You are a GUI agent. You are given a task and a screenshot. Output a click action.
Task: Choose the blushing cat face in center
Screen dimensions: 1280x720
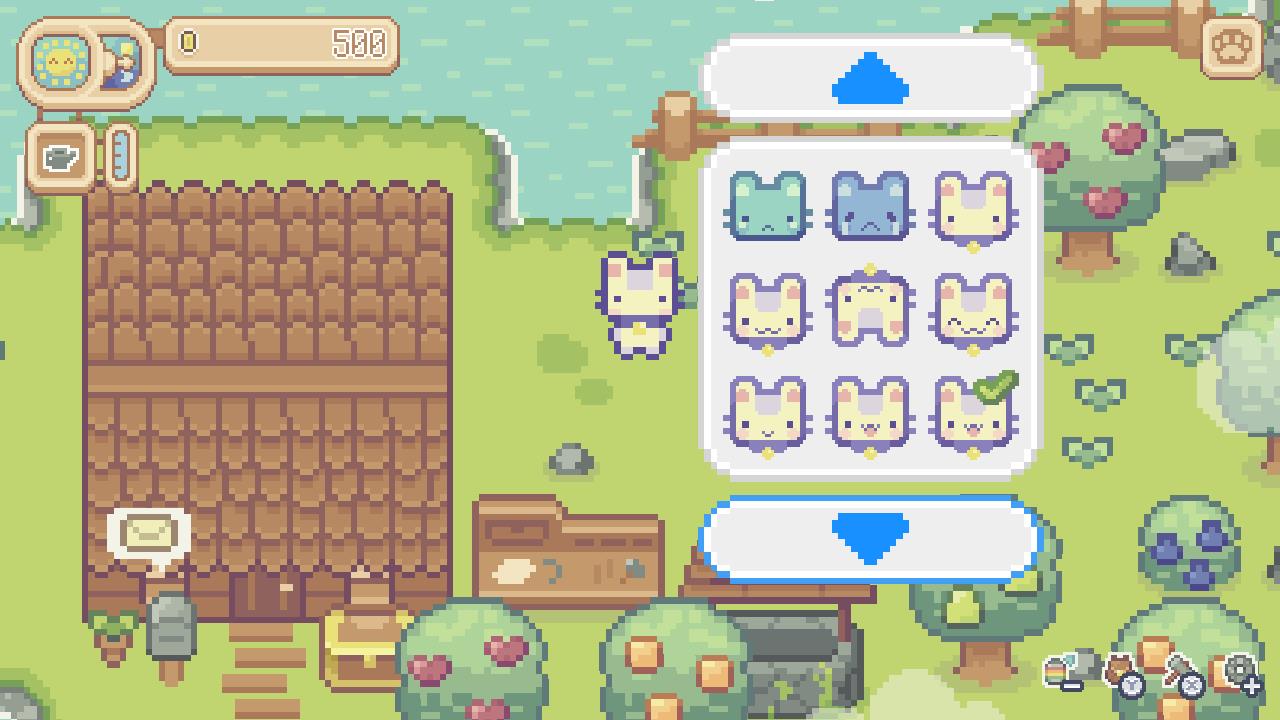point(869,310)
